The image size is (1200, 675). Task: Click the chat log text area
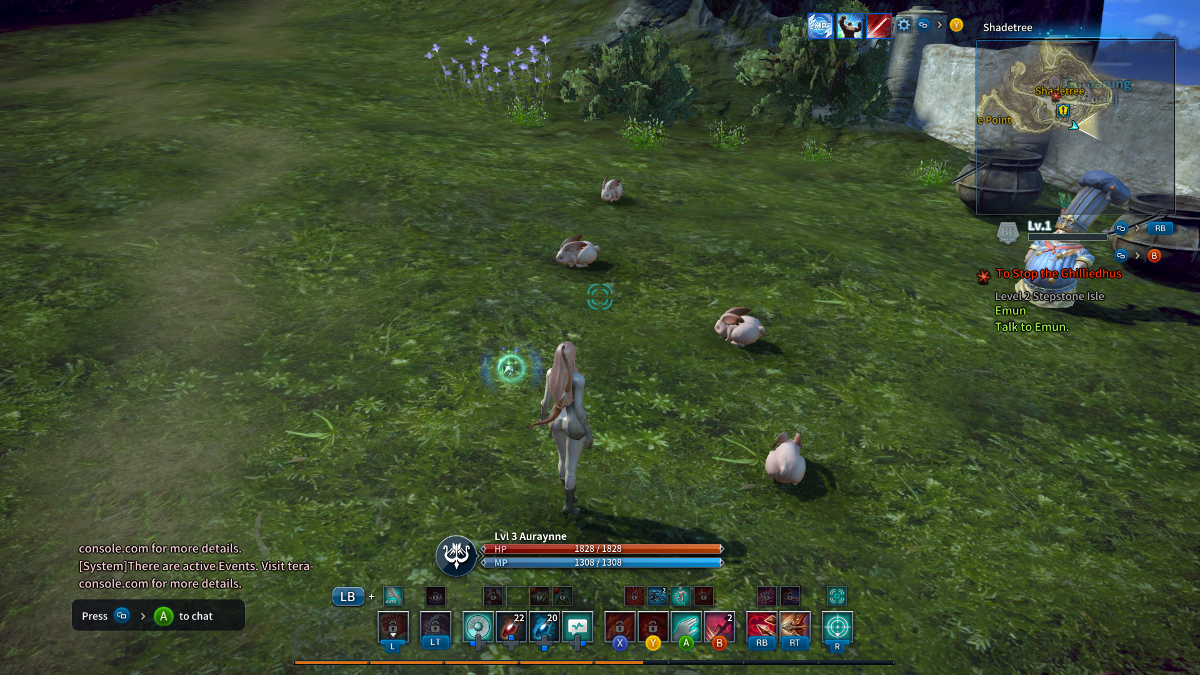(x=160, y=566)
